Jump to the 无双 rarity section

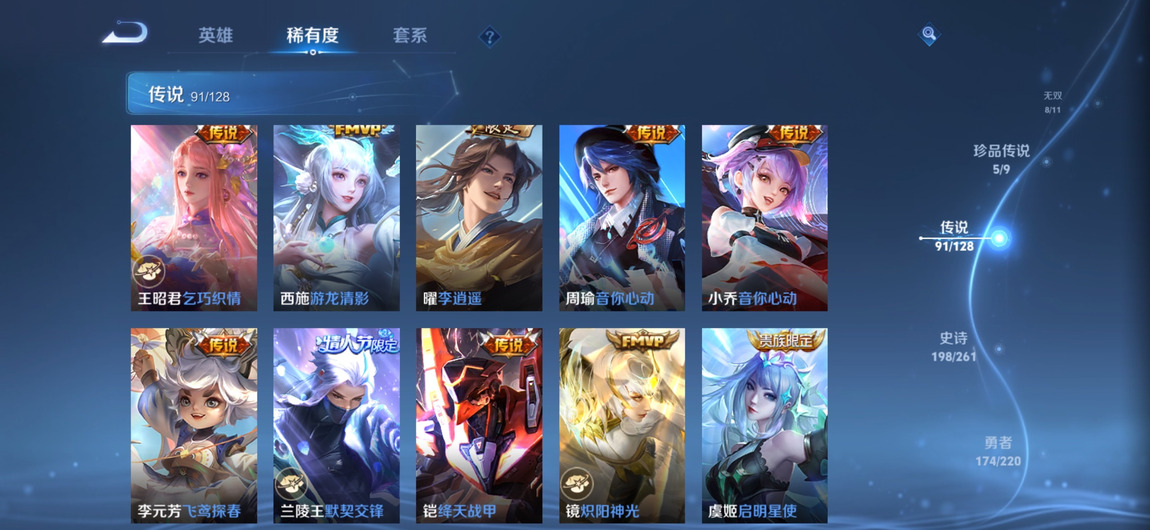click(x=1052, y=102)
